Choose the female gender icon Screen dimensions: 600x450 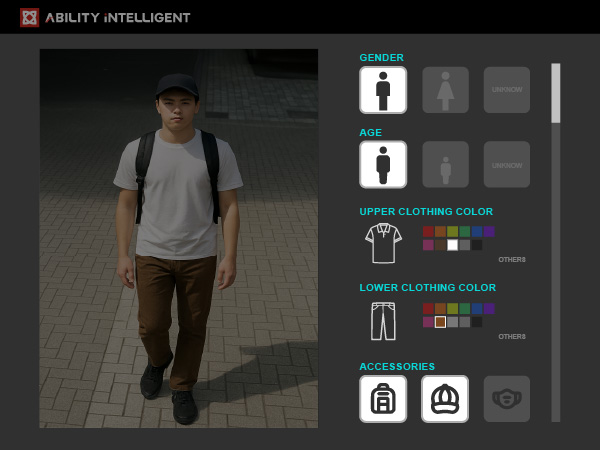tap(445, 90)
